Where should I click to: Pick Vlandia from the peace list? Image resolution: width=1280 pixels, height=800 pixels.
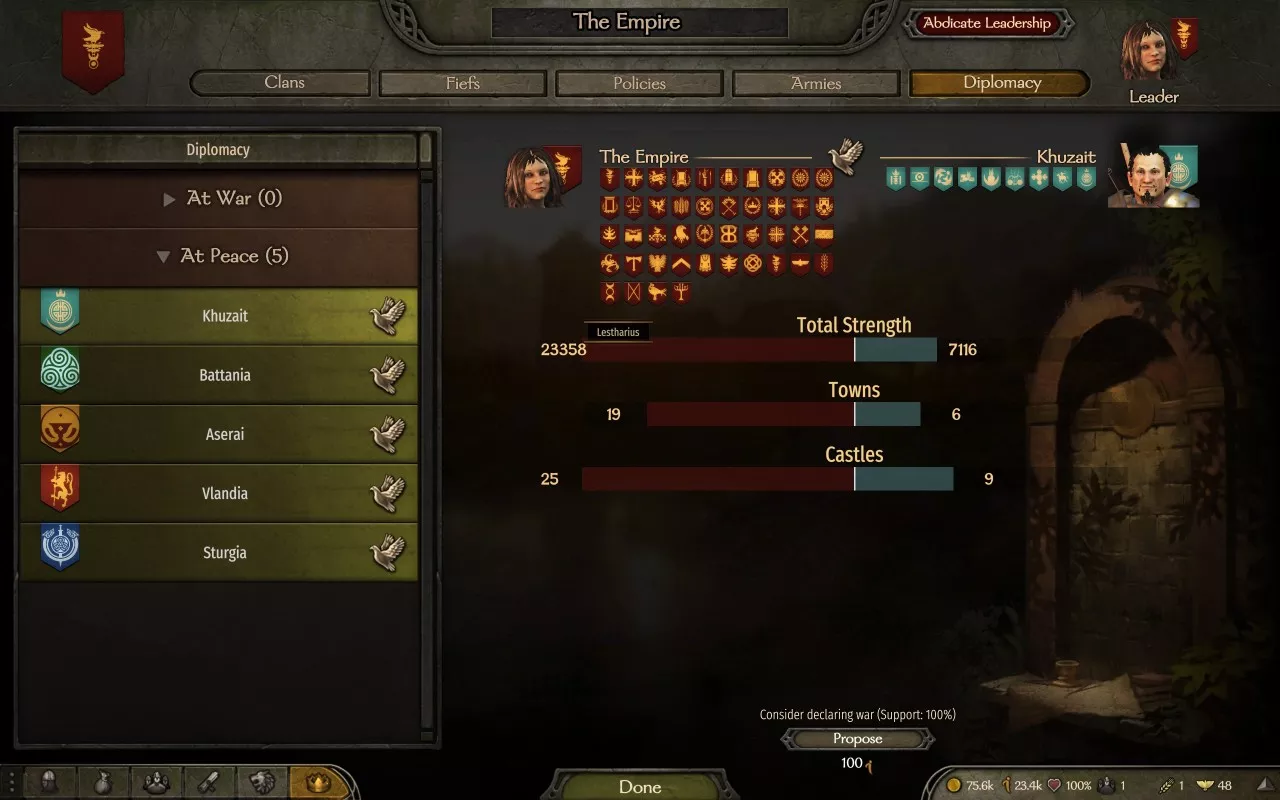[224, 493]
